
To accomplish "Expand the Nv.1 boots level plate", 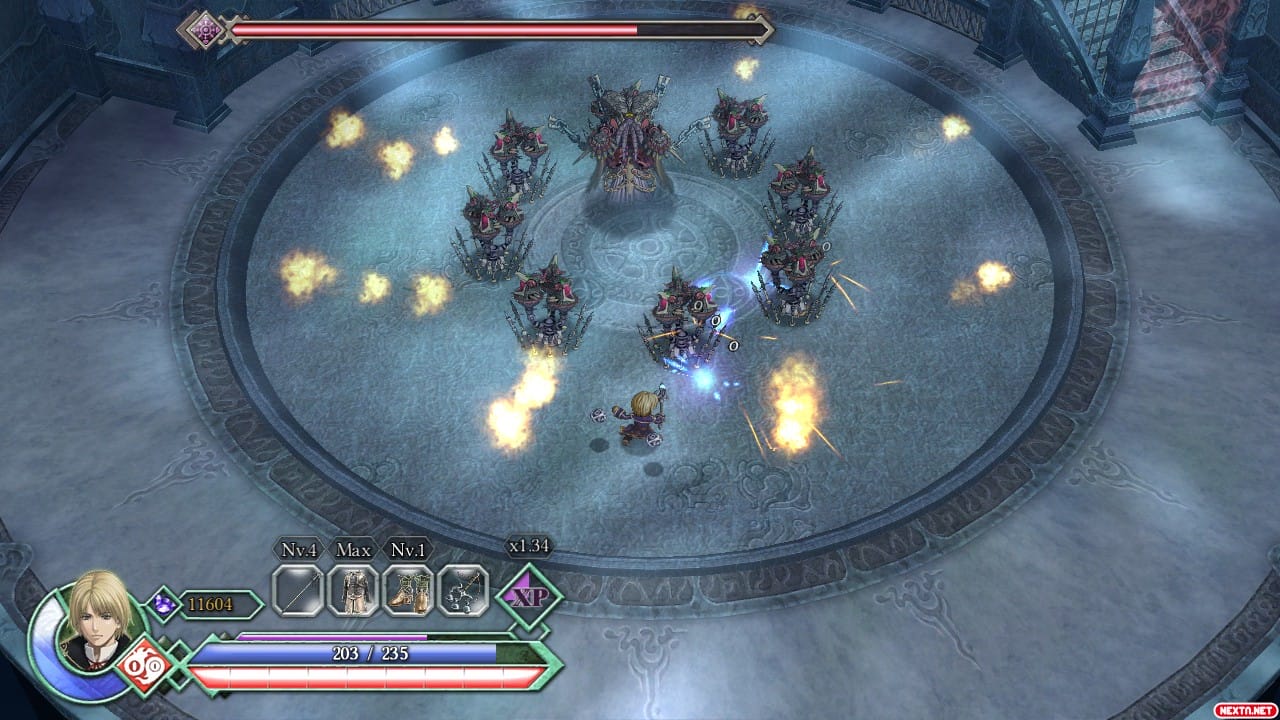I will pos(408,549).
